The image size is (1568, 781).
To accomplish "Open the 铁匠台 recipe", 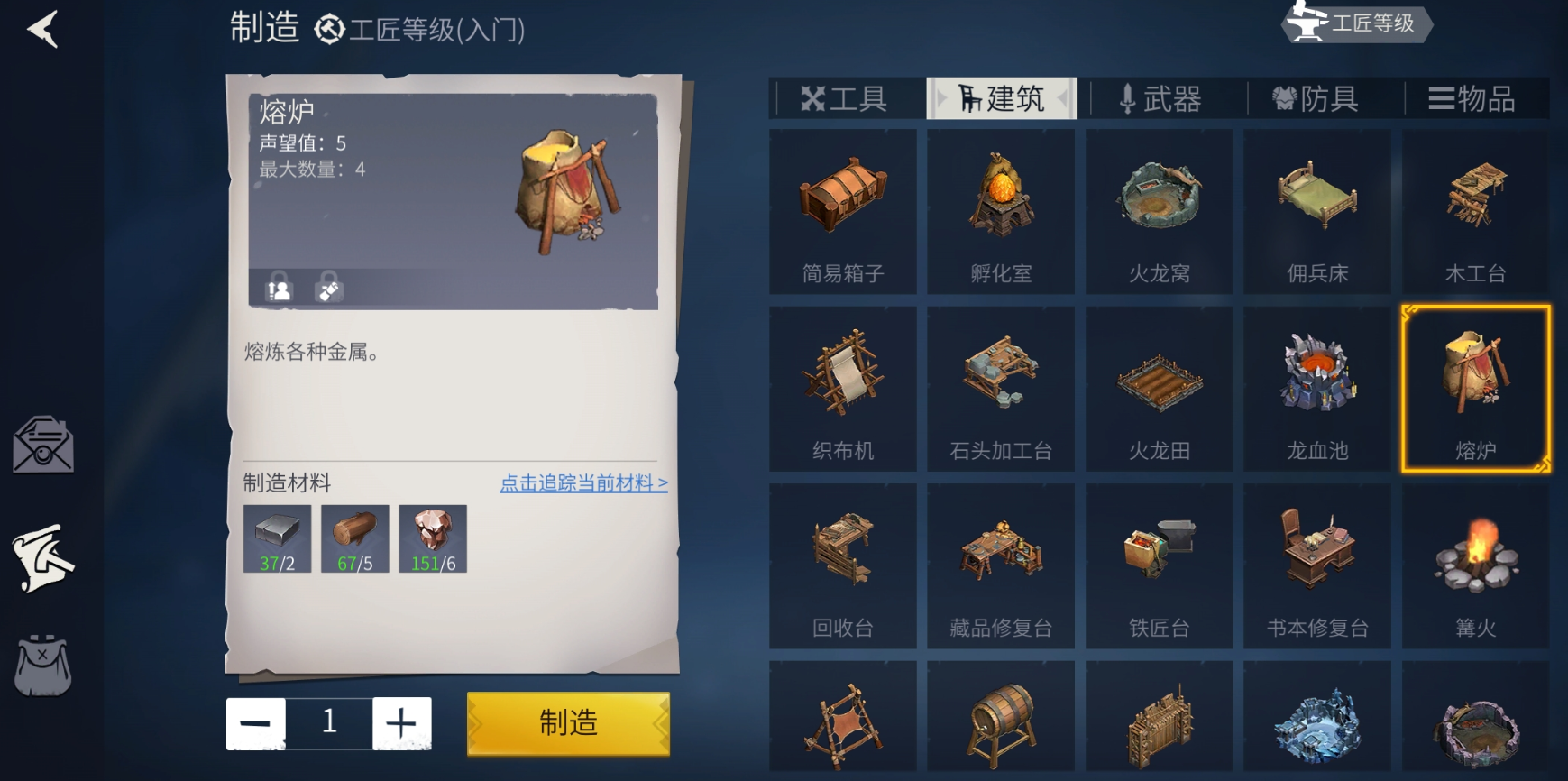I will pos(1158,564).
